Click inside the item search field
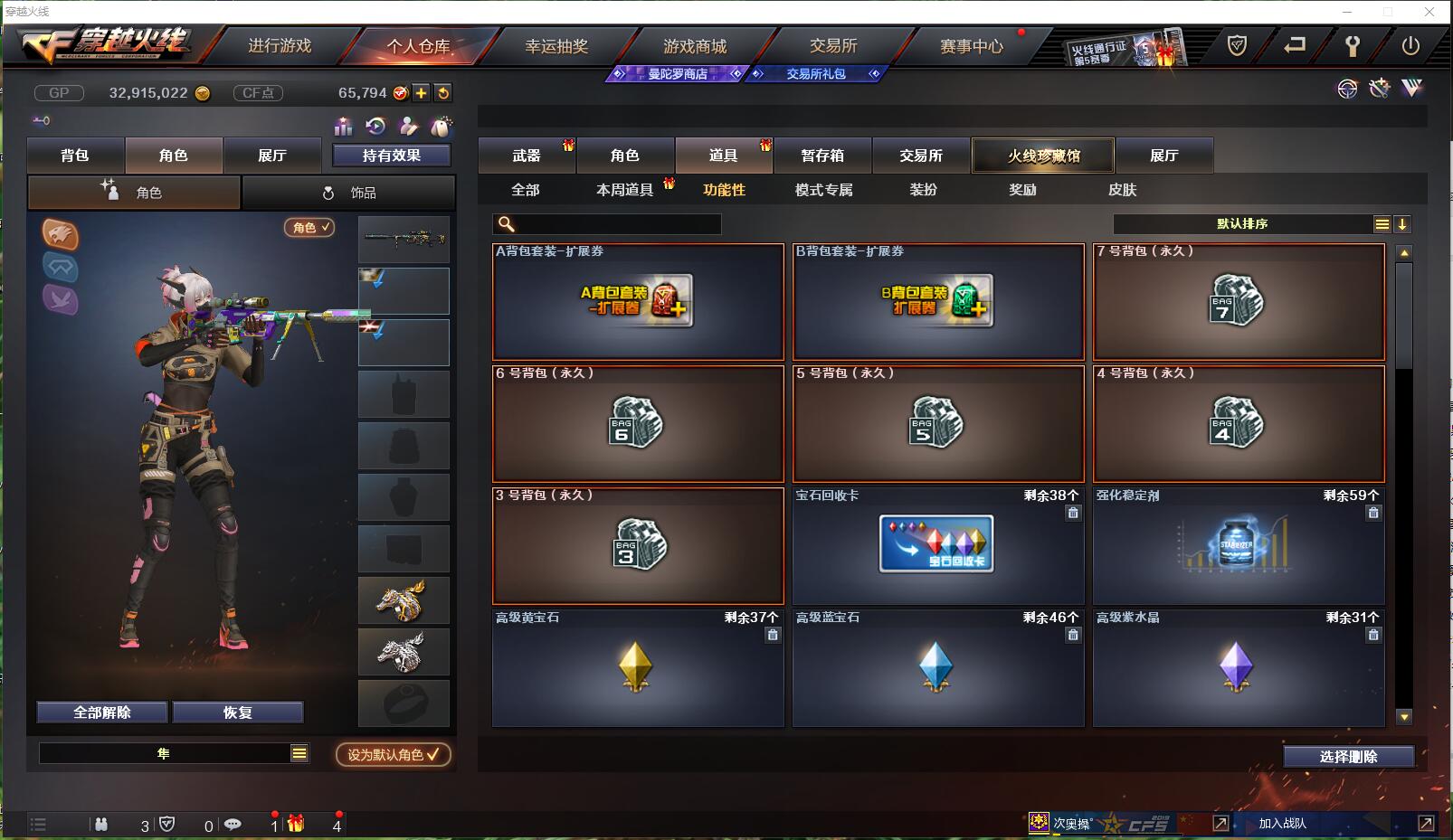This screenshot has height=840, width=1453. point(606,222)
